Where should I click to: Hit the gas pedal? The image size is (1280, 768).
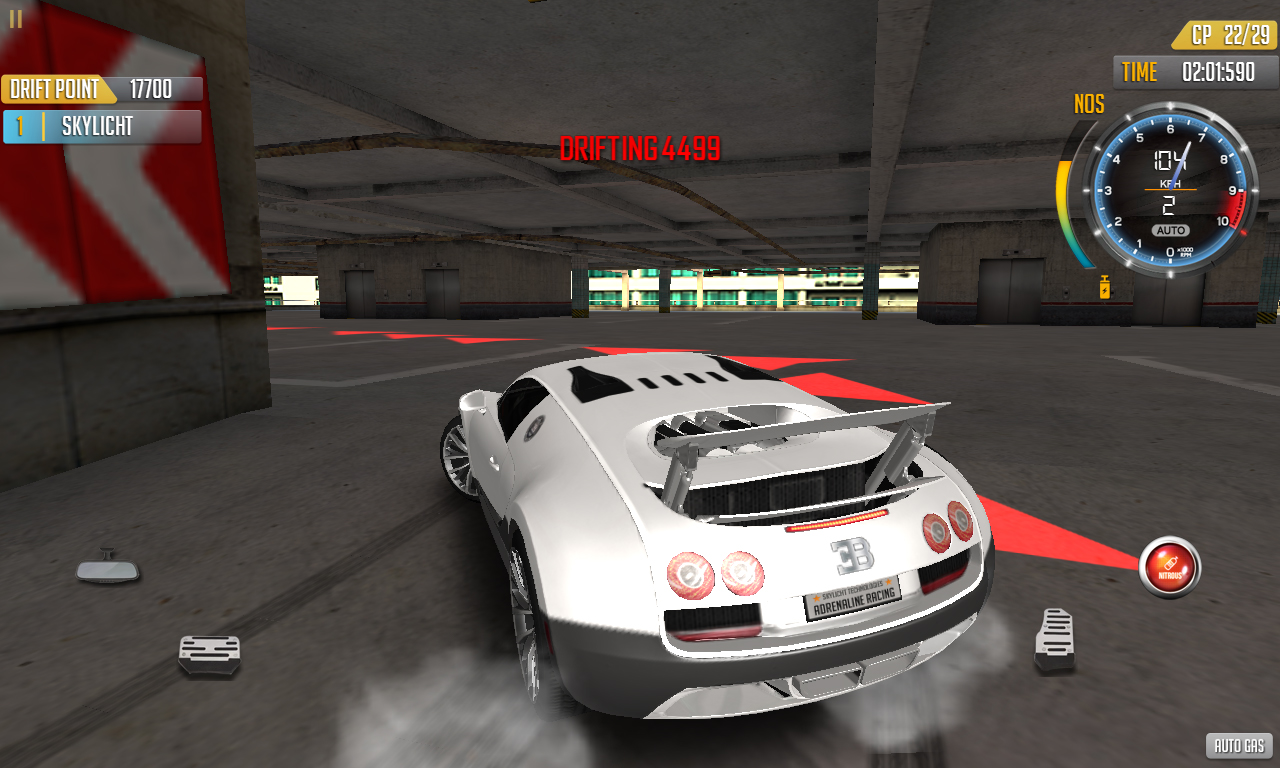point(1055,640)
